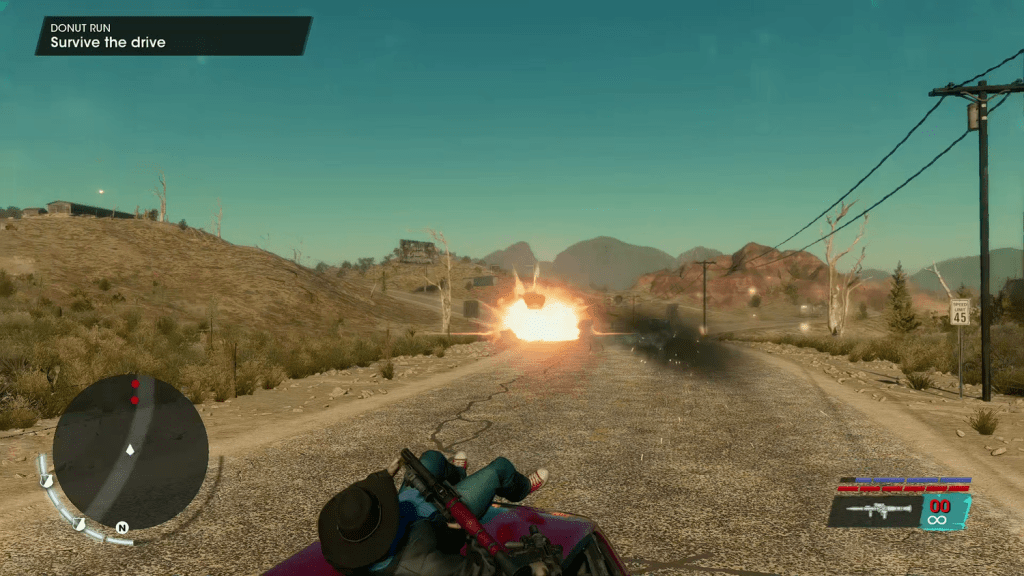Click the Donut Run objective tracker
The image size is (1024, 576).
[x=172, y=35]
